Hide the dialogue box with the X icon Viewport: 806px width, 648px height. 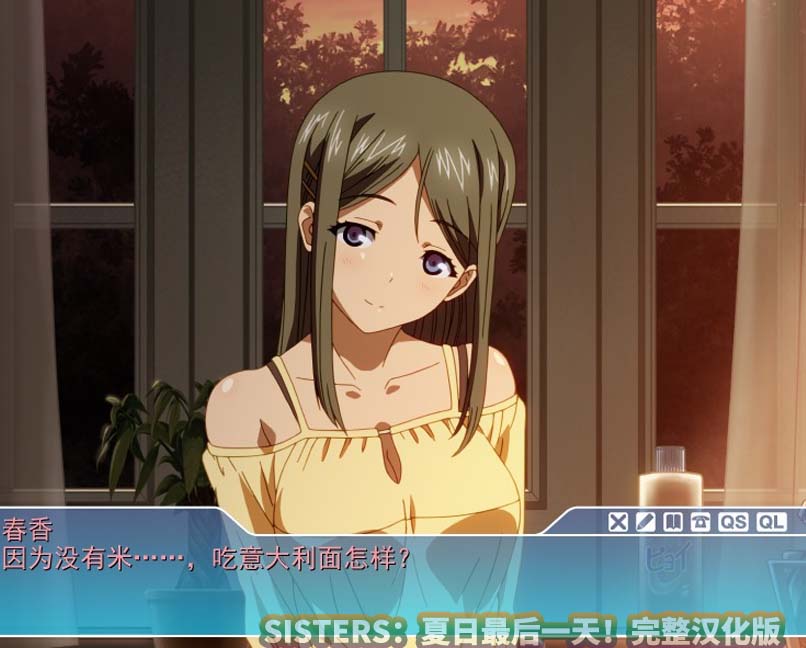(x=618, y=521)
